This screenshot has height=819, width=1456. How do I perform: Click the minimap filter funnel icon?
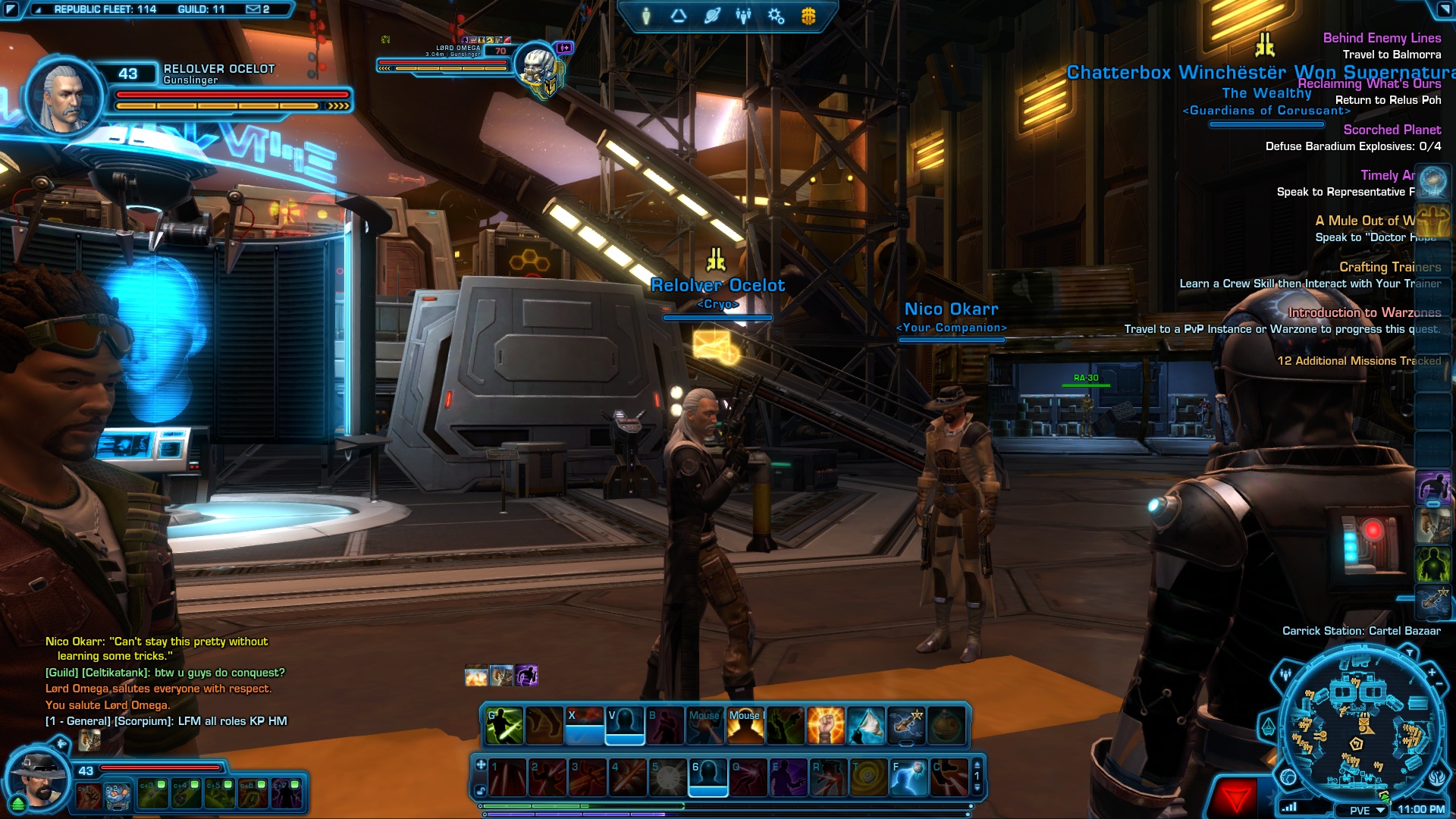(1409, 653)
